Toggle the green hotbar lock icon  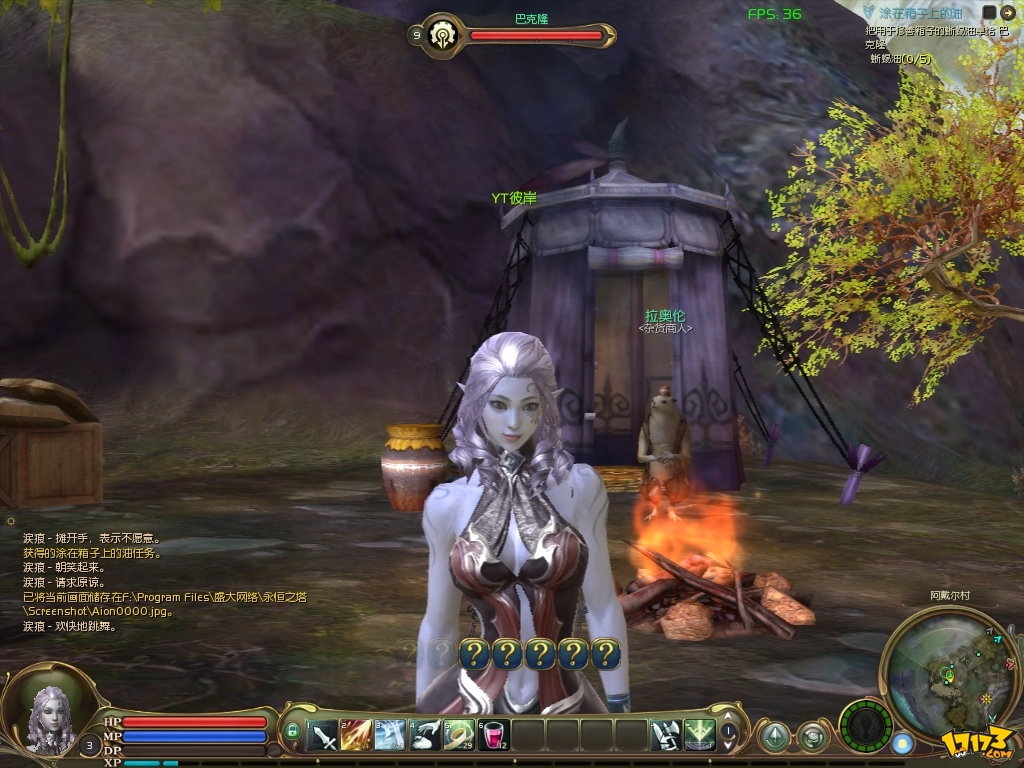[293, 731]
